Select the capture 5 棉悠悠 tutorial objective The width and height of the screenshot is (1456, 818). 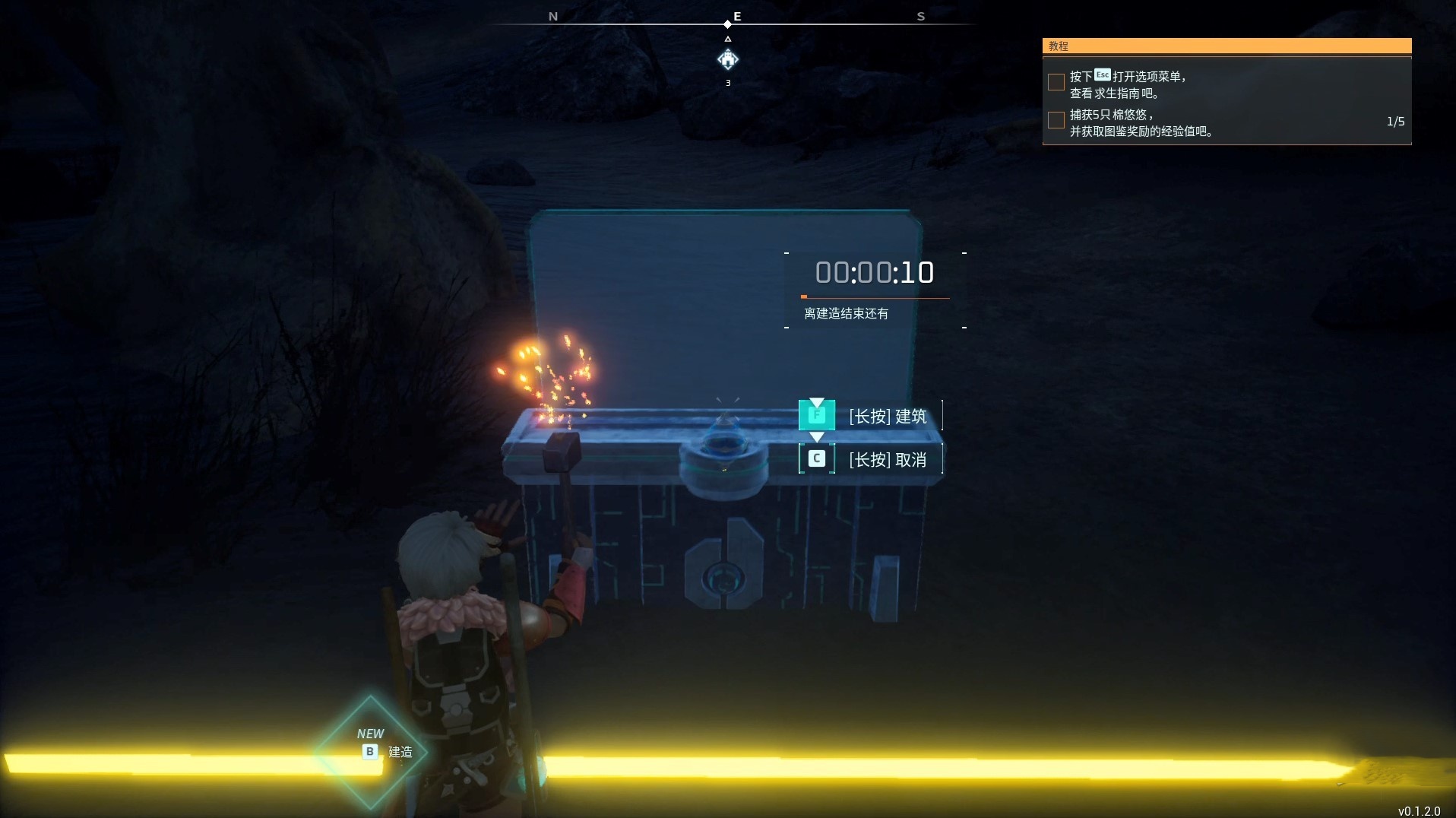pos(1140,123)
